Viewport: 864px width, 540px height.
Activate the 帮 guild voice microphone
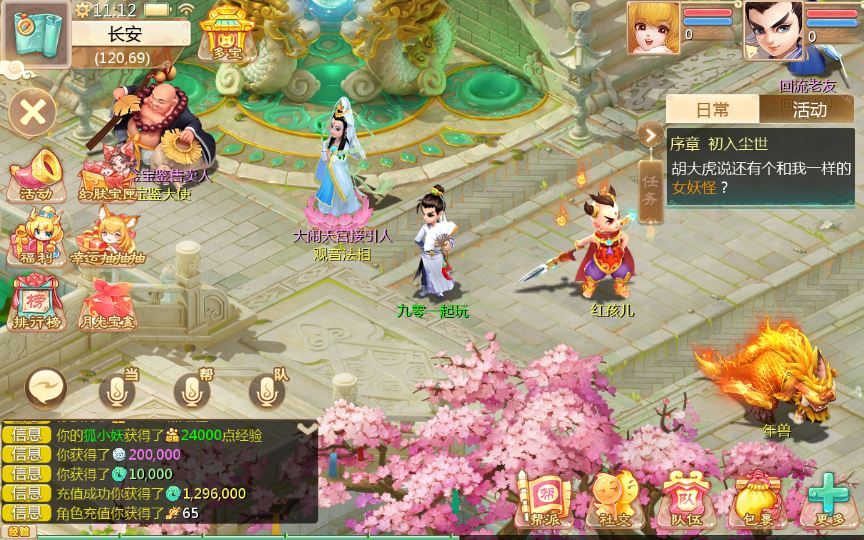coord(193,389)
